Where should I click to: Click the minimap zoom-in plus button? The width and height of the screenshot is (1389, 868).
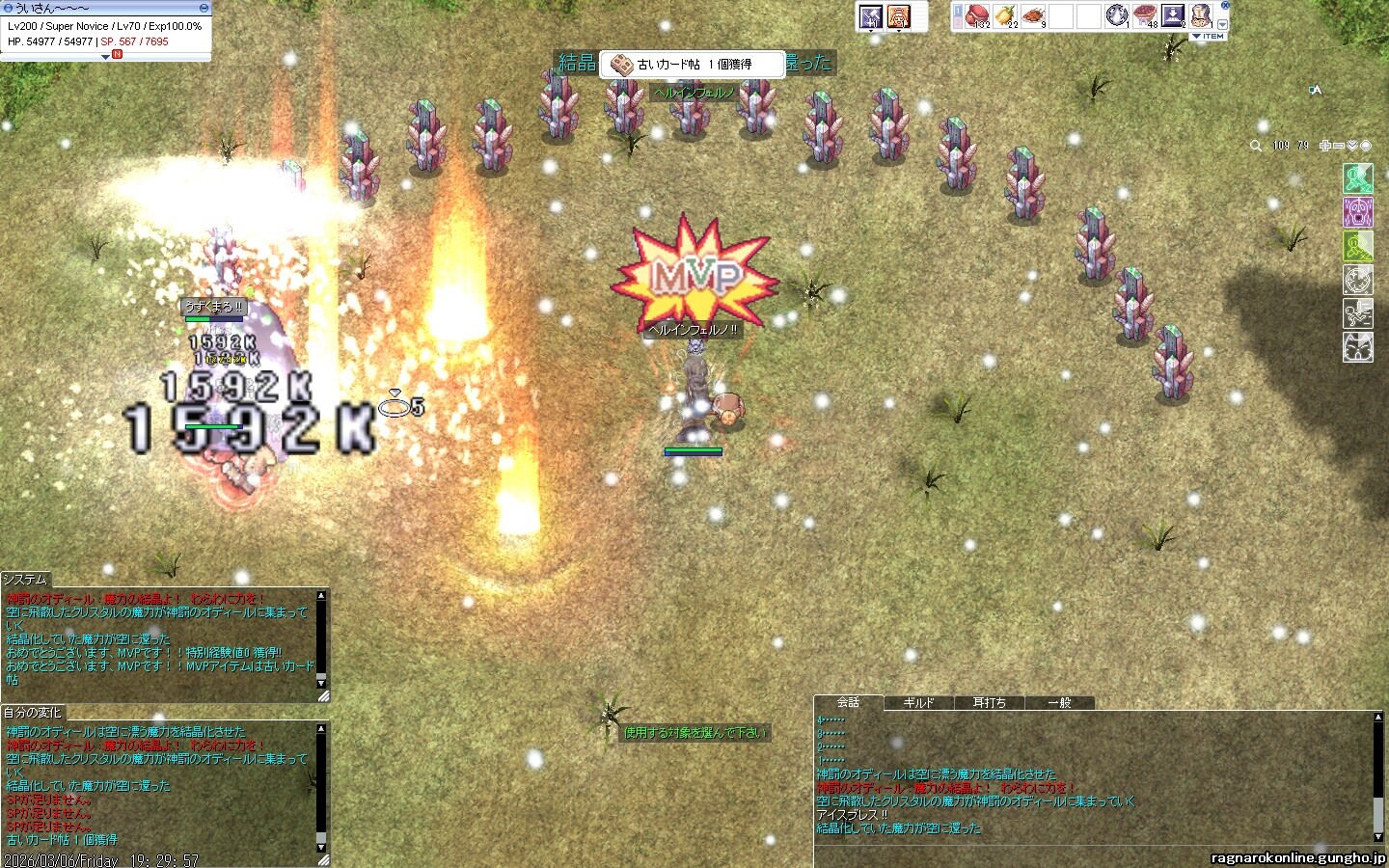1324,146
